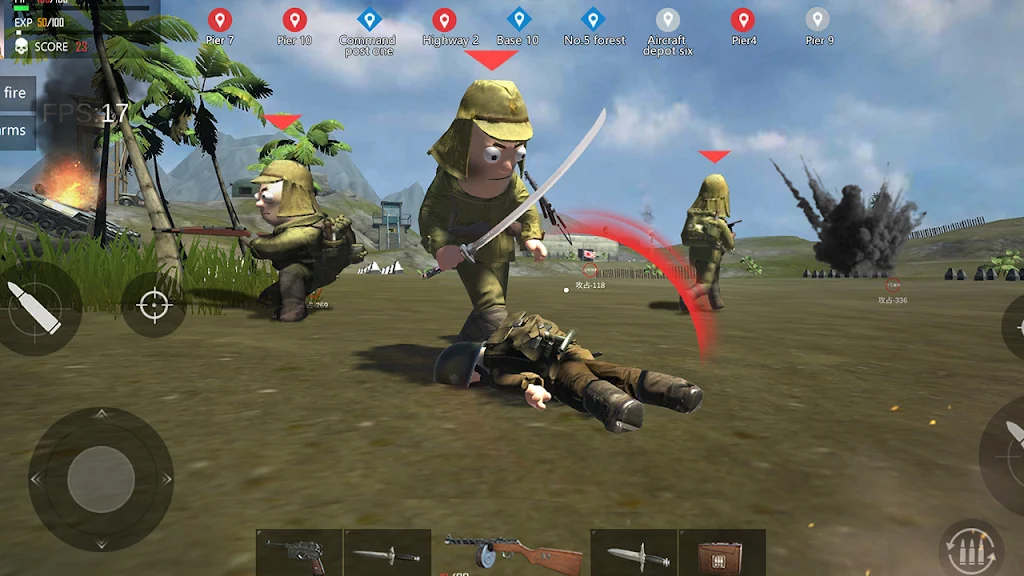Tap the fire button

(x=16, y=93)
